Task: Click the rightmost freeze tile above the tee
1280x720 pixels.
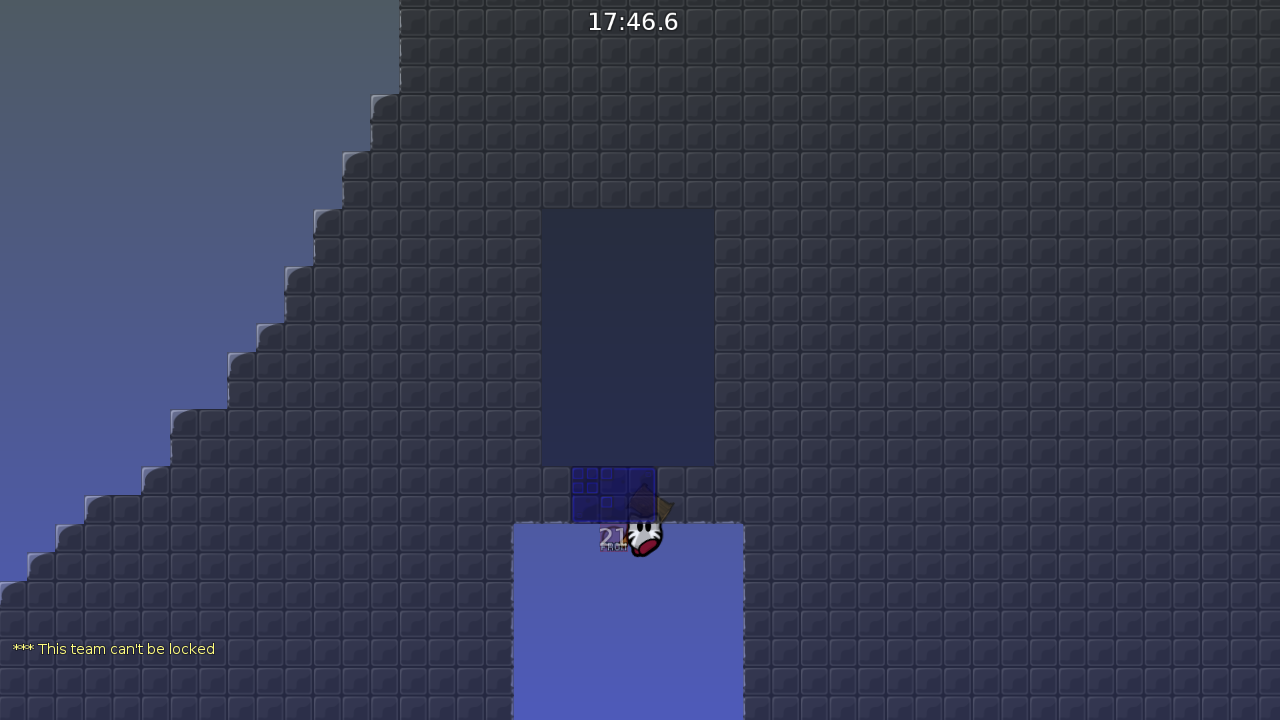Action: [642, 478]
